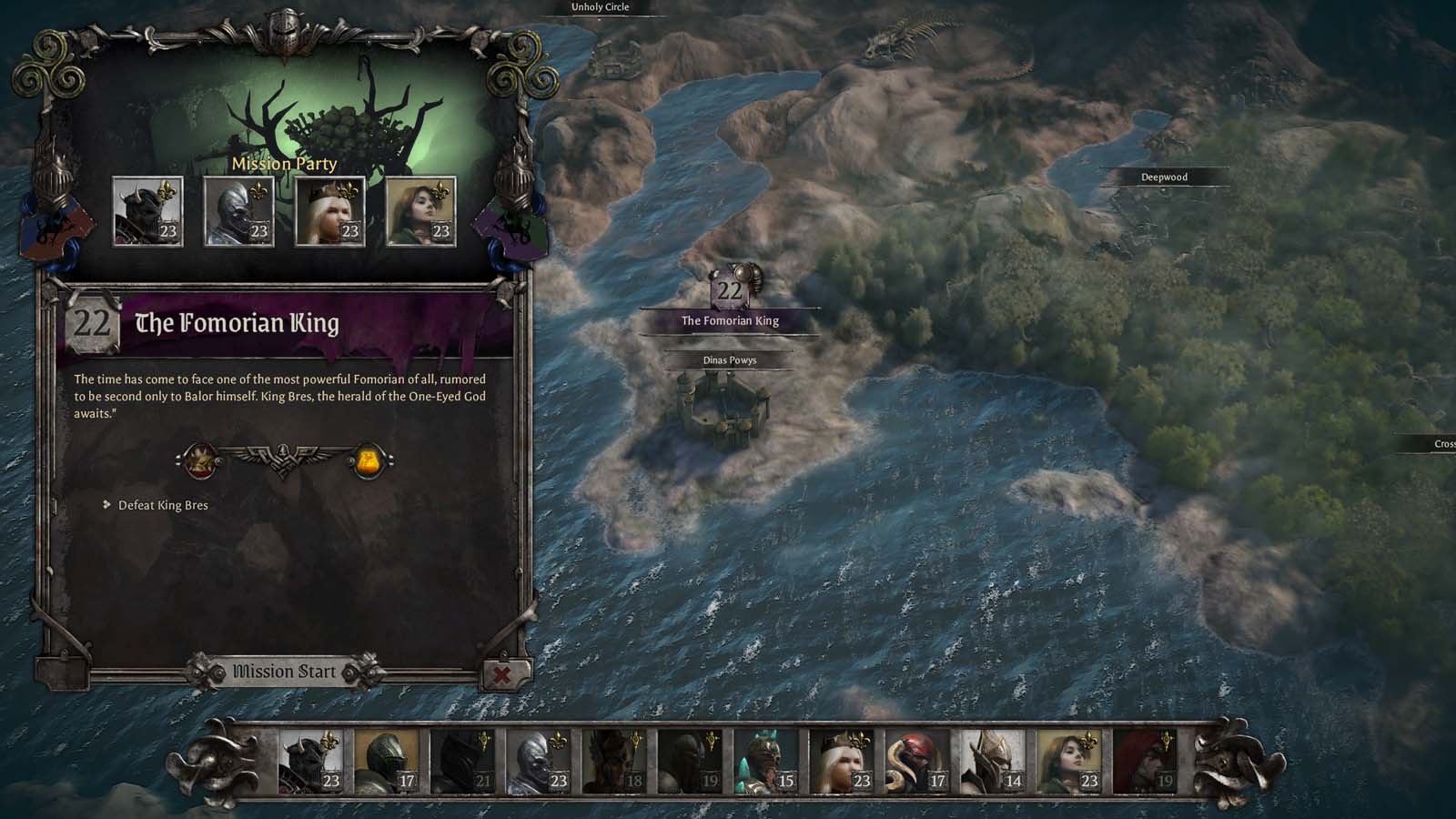Click the mission 22 marker on the map
The height and width of the screenshot is (819, 1456).
728,288
